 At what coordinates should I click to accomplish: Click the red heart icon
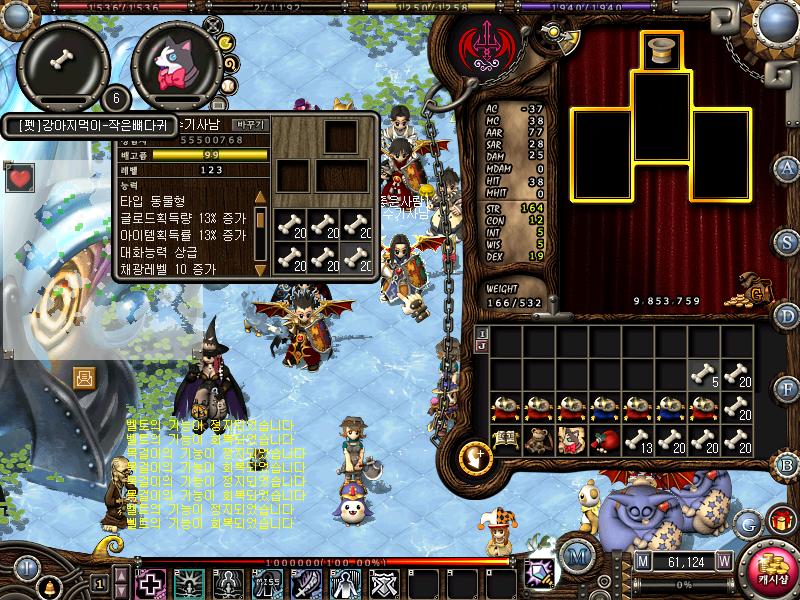click(19, 179)
